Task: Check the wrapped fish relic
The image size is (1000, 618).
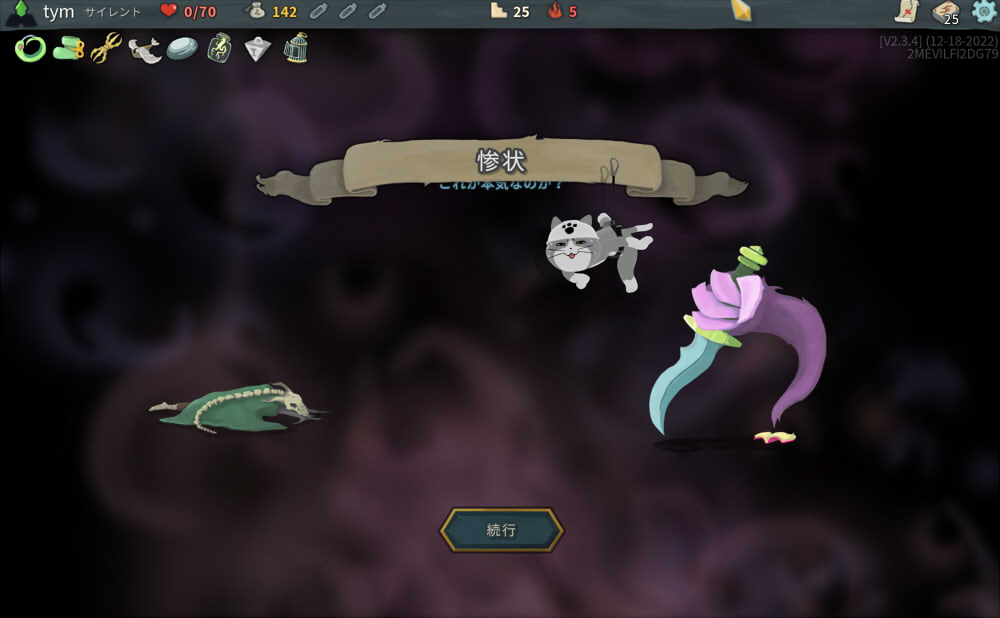Action: pyautogui.click(x=144, y=48)
